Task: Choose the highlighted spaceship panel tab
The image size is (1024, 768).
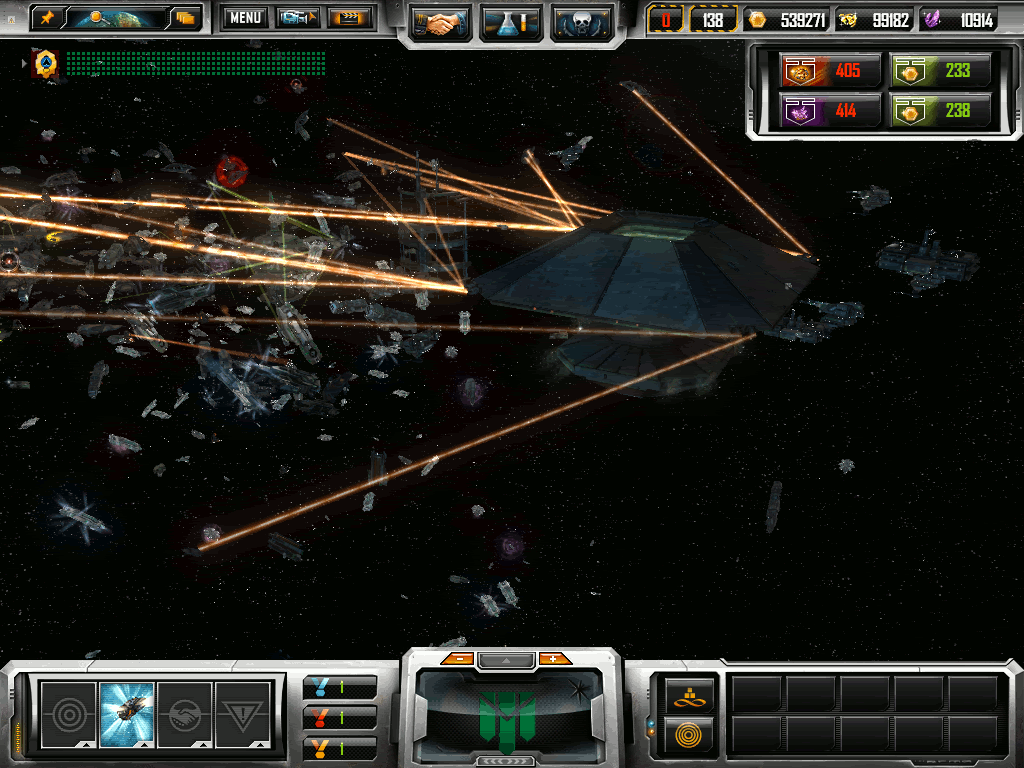Action: [x=127, y=713]
